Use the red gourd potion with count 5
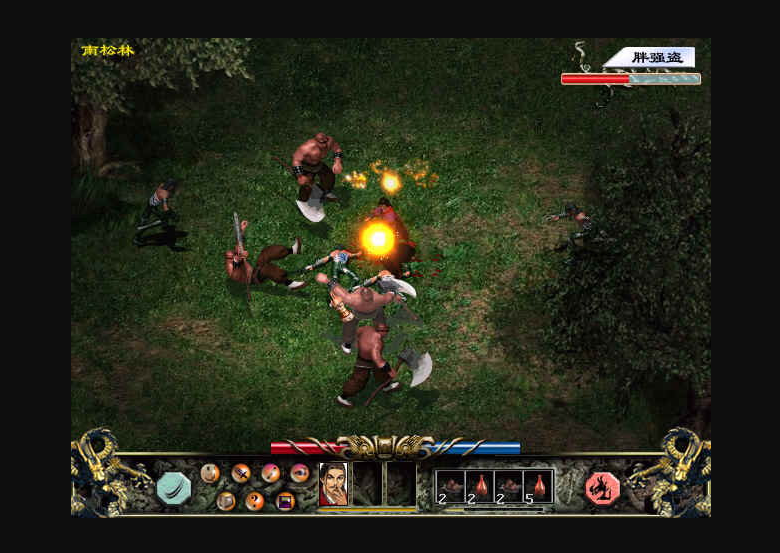Viewport: 780px width, 553px height. (x=539, y=486)
